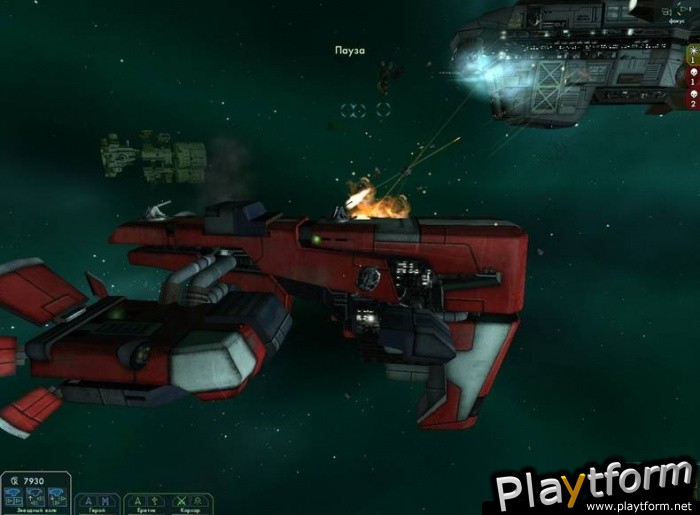Activate the Еретик pilot's missile icon

pyautogui.click(x=153, y=500)
